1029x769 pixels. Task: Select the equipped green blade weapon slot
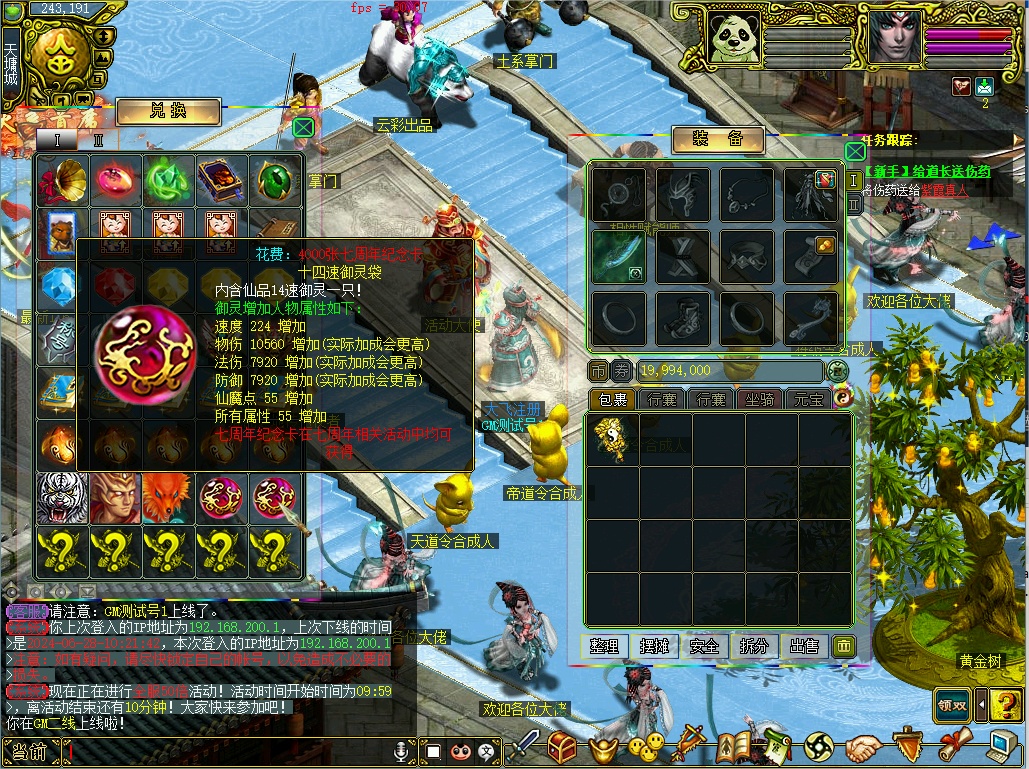617,257
